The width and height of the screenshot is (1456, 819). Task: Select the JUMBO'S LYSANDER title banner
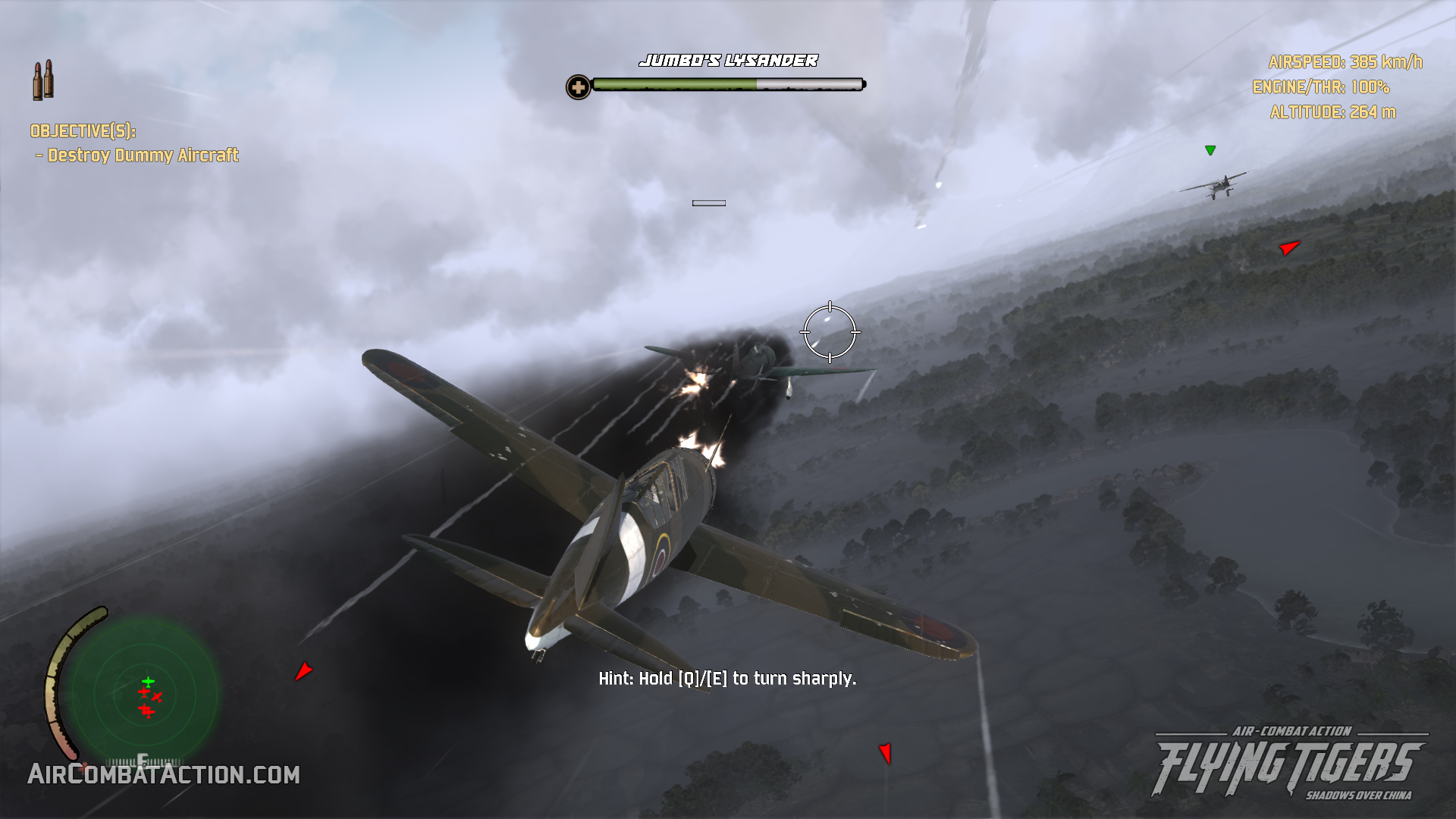point(729,61)
